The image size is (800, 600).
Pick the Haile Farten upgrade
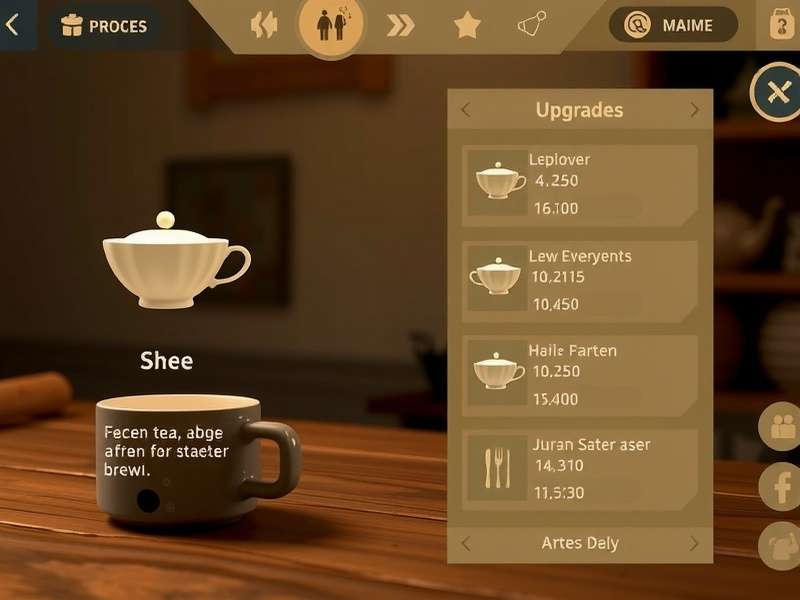(580, 373)
